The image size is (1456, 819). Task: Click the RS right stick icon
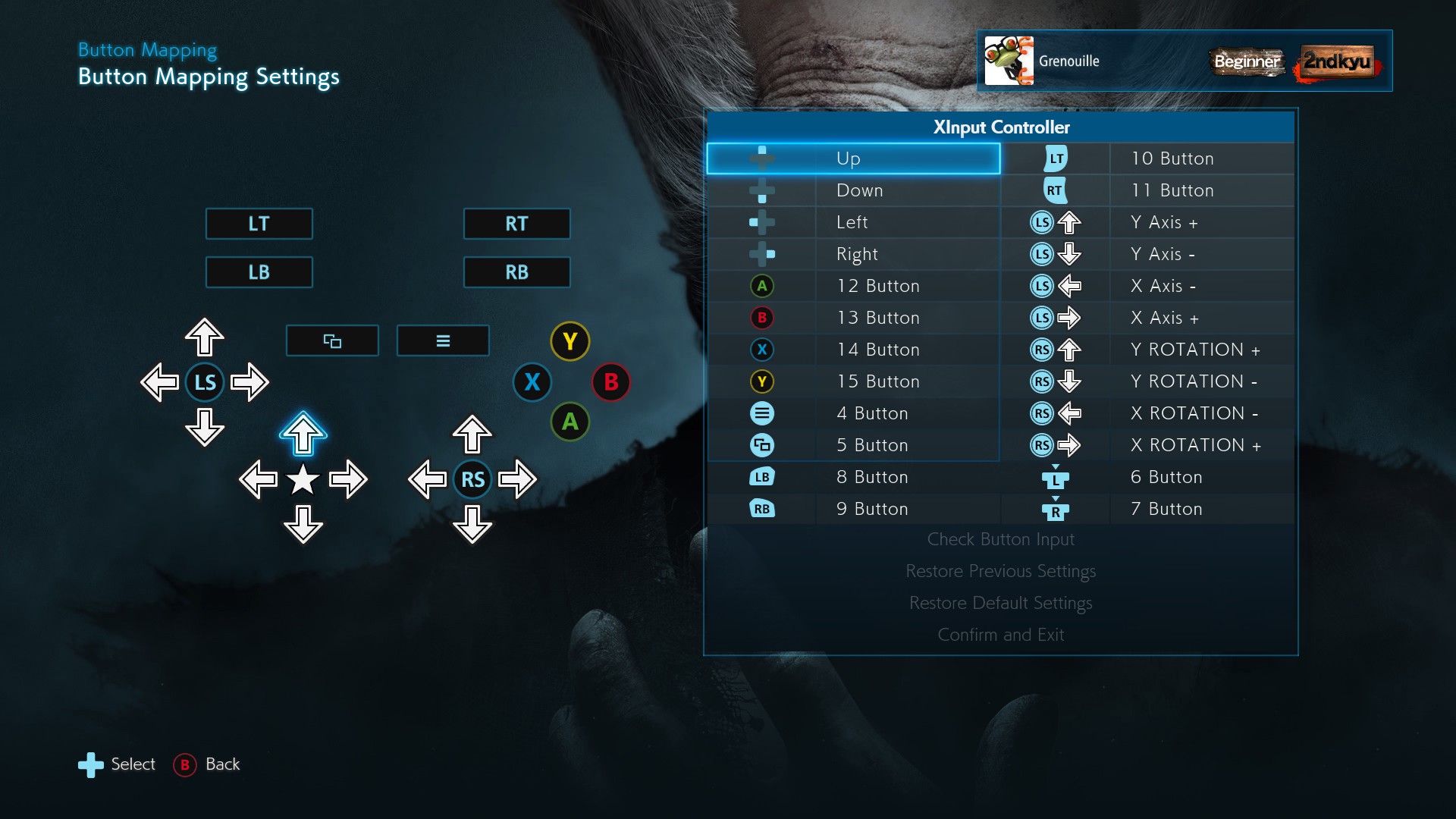tap(472, 479)
